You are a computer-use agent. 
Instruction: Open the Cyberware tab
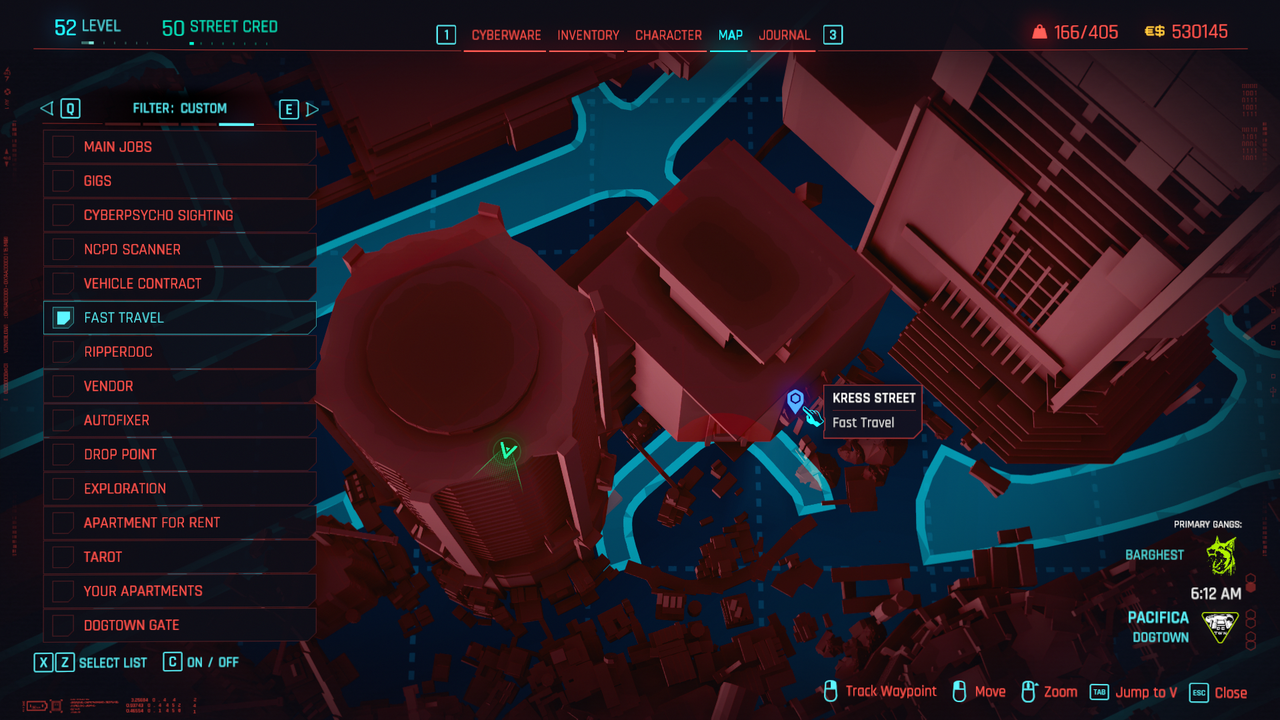506,35
